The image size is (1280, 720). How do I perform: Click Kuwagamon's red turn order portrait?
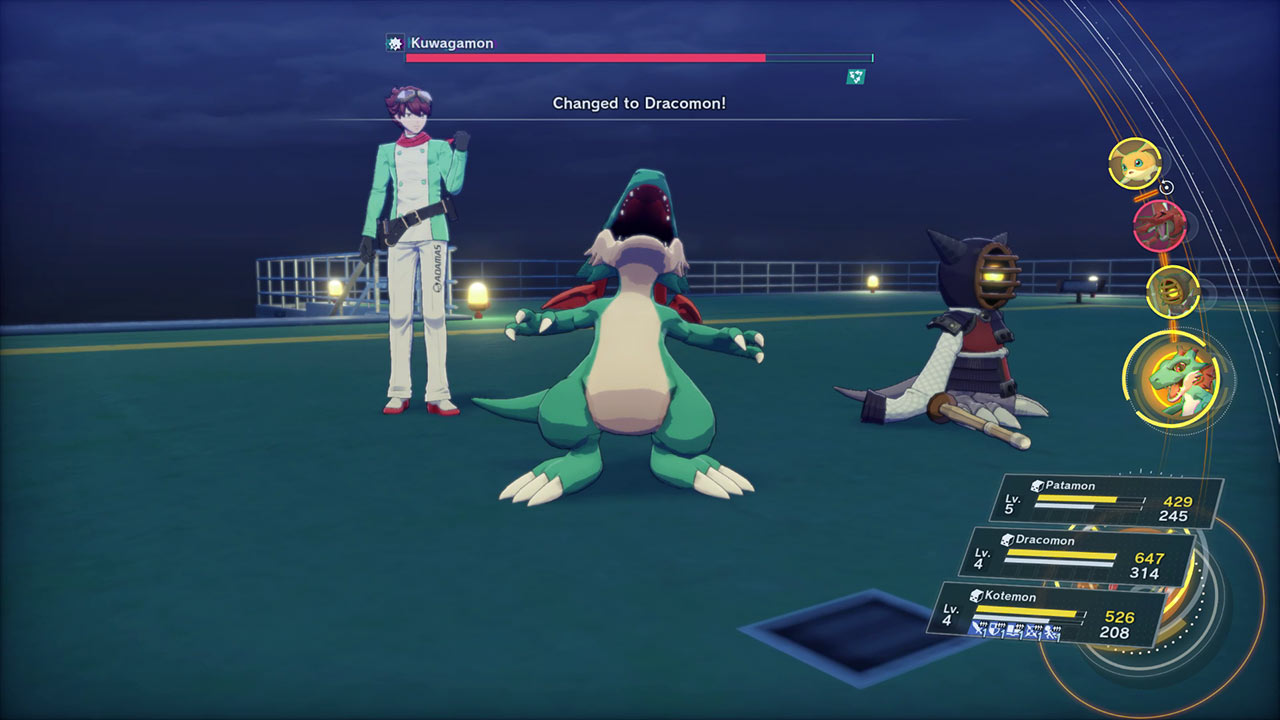tap(1159, 225)
